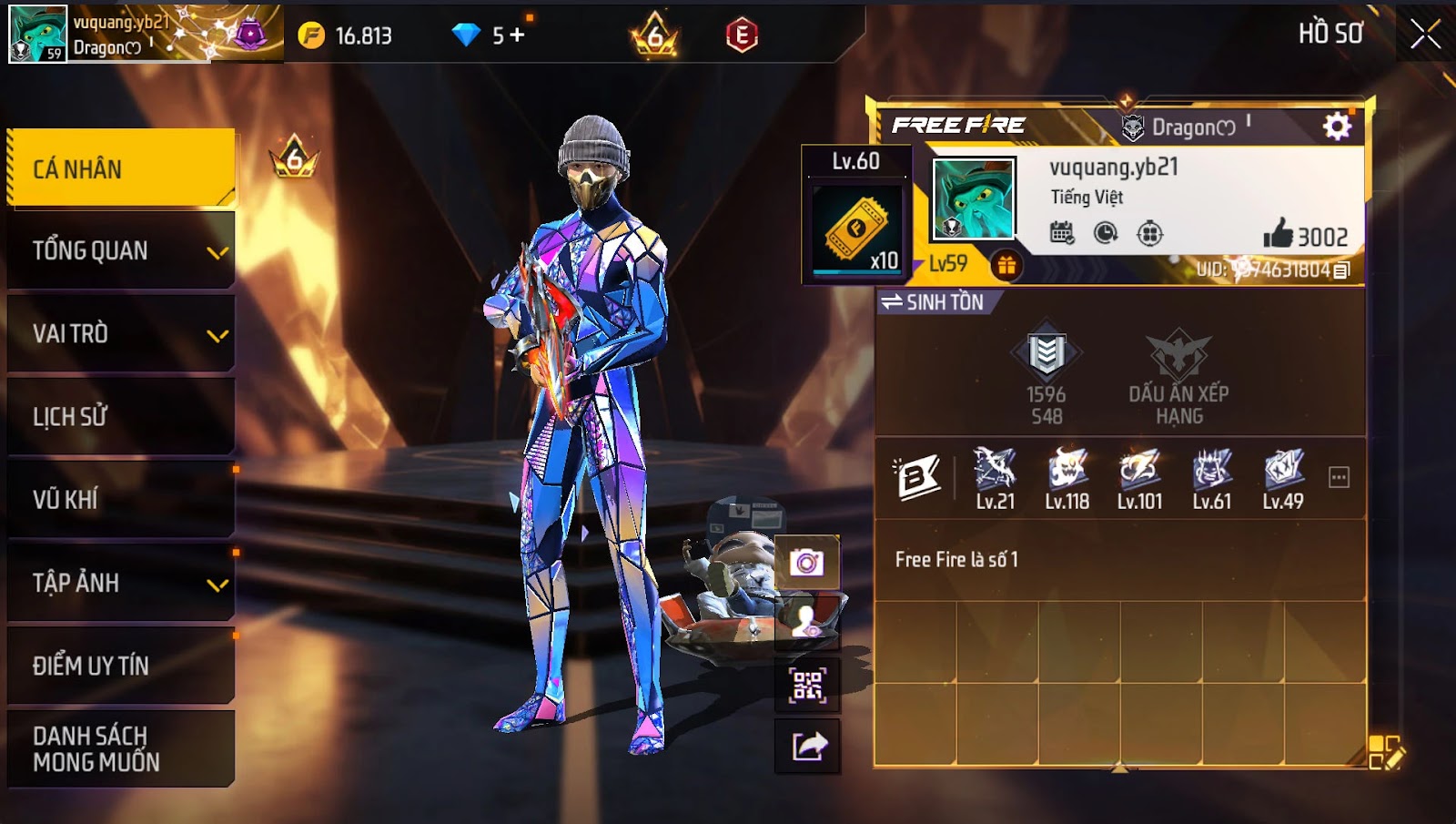Image resolution: width=1456 pixels, height=824 pixels.
Task: Tap the share arrow button
Action: click(808, 747)
